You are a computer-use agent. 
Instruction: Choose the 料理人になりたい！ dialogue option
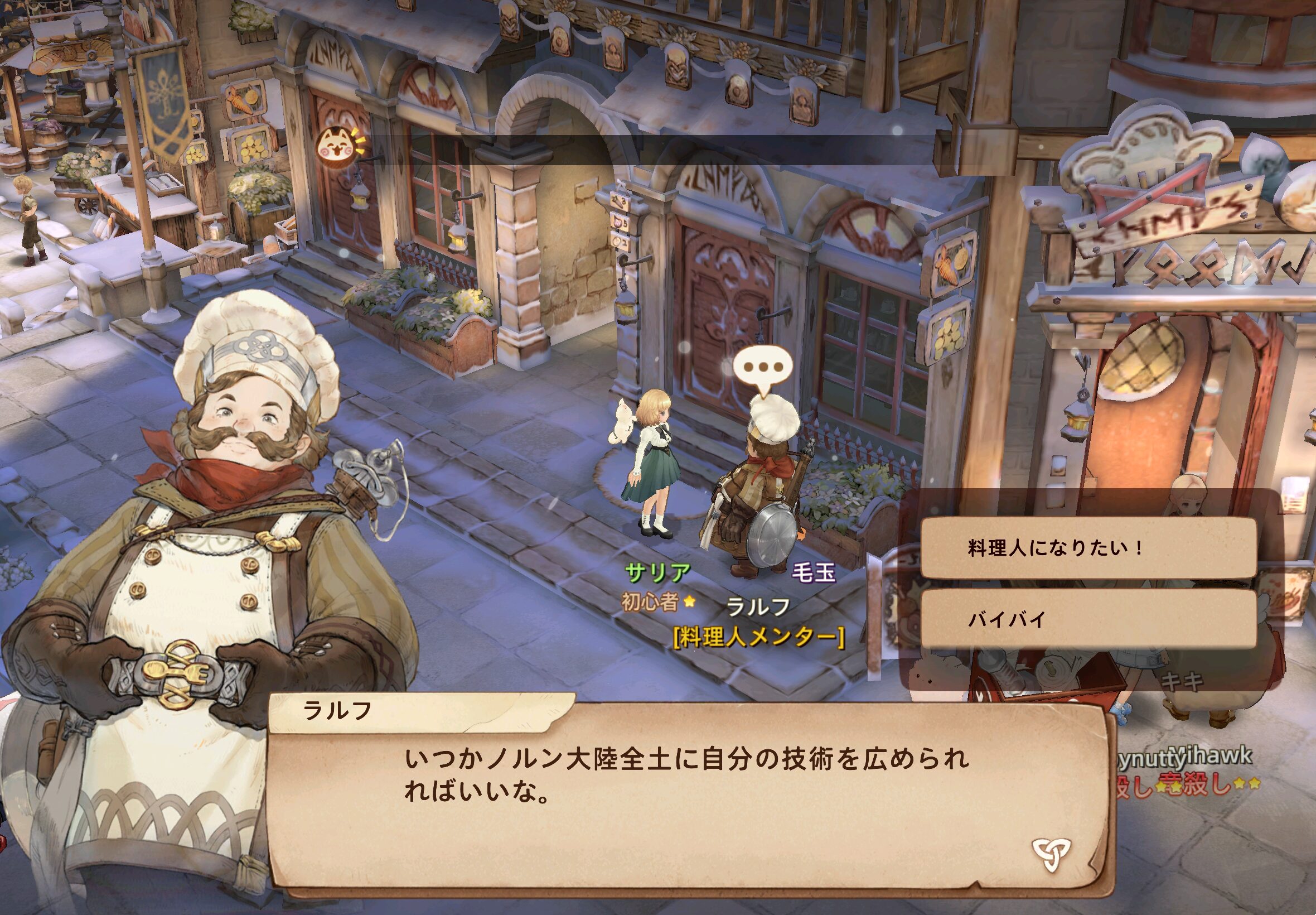tap(1088, 548)
